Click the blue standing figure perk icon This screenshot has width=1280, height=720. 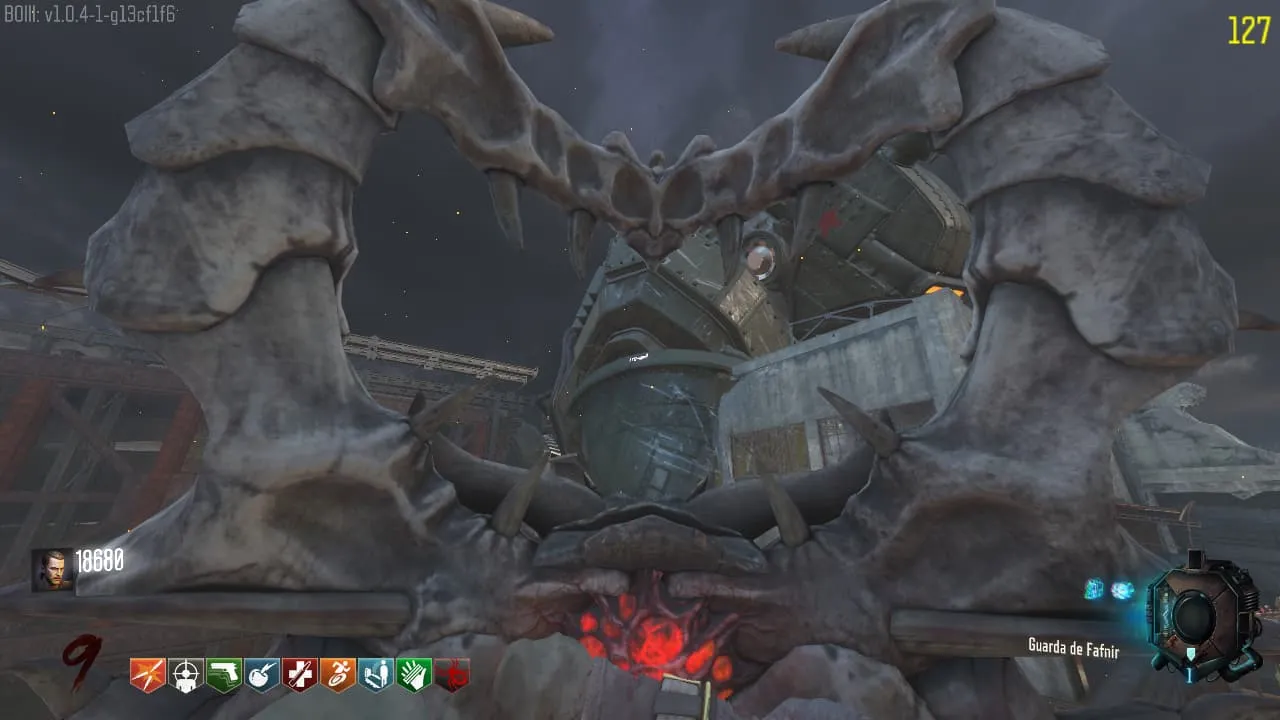(376, 675)
